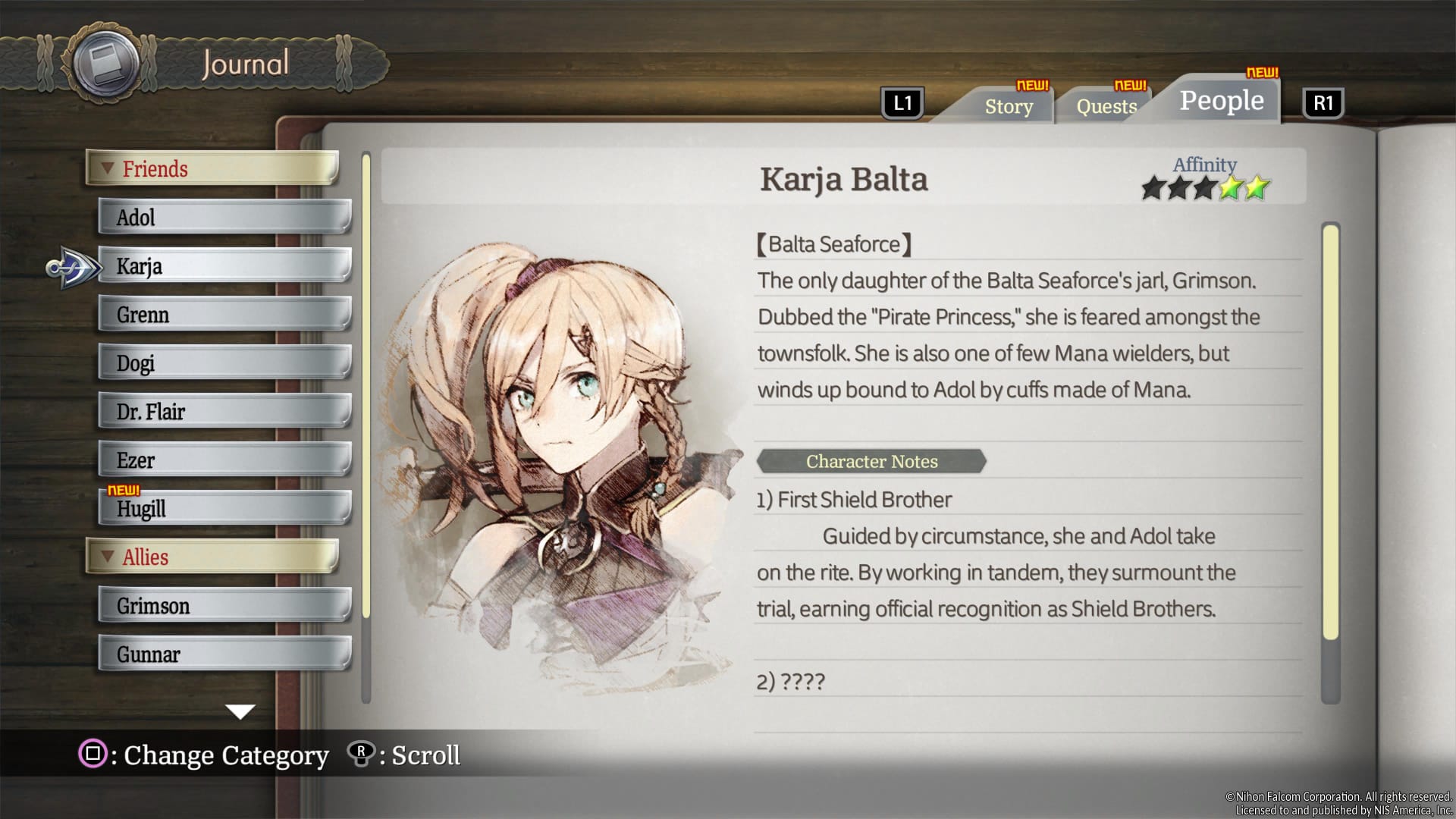The width and height of the screenshot is (1456, 819).
Task: Click the people list scrollbar
Action: (x=366, y=387)
